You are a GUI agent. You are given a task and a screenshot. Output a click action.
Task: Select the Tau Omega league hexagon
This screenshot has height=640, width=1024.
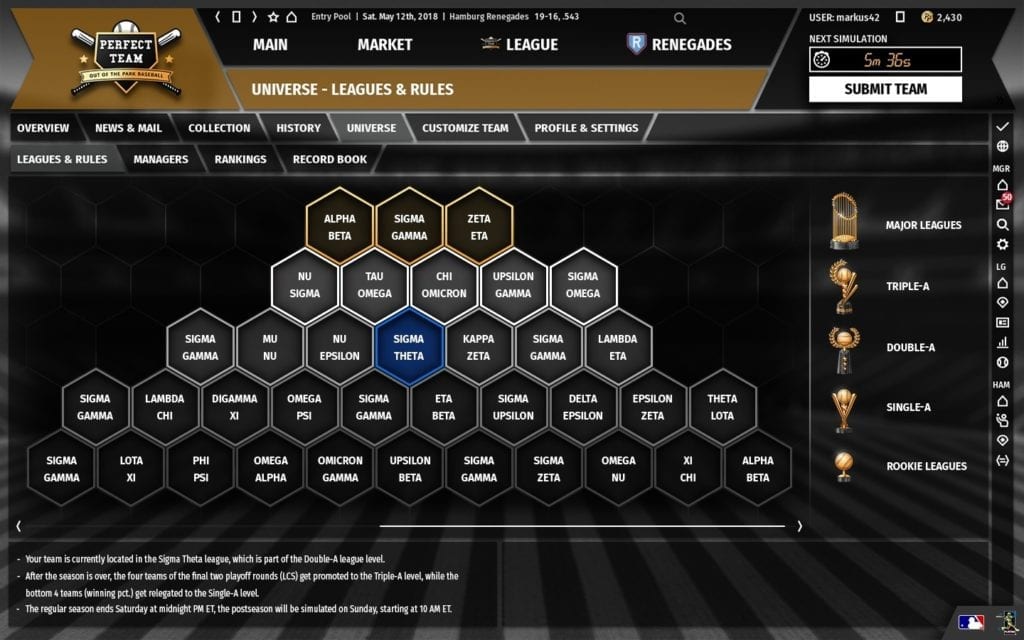pyautogui.click(x=374, y=285)
